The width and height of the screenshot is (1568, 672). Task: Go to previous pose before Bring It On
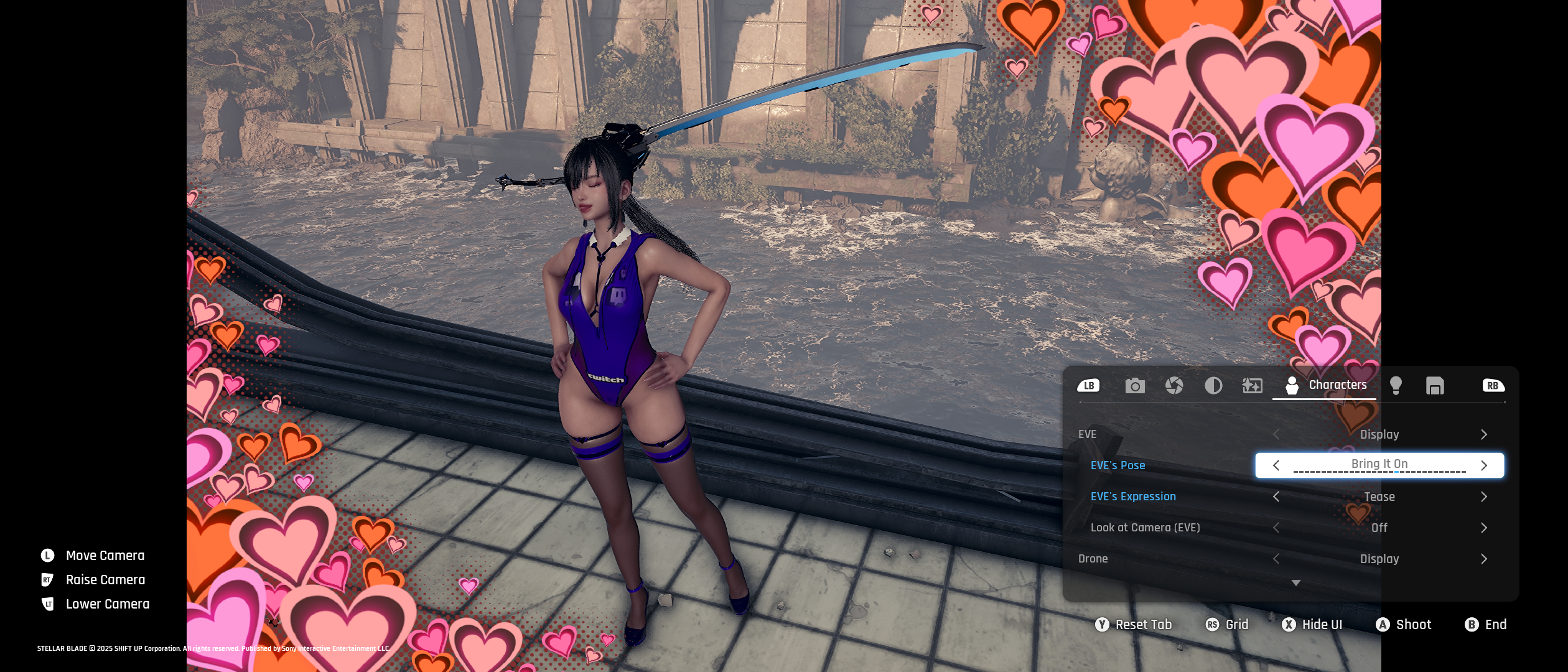click(1276, 465)
